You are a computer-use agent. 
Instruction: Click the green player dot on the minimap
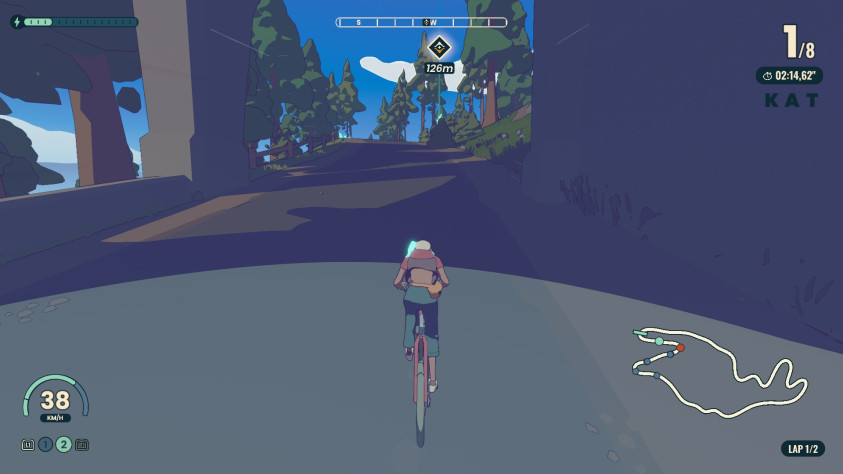(x=659, y=342)
